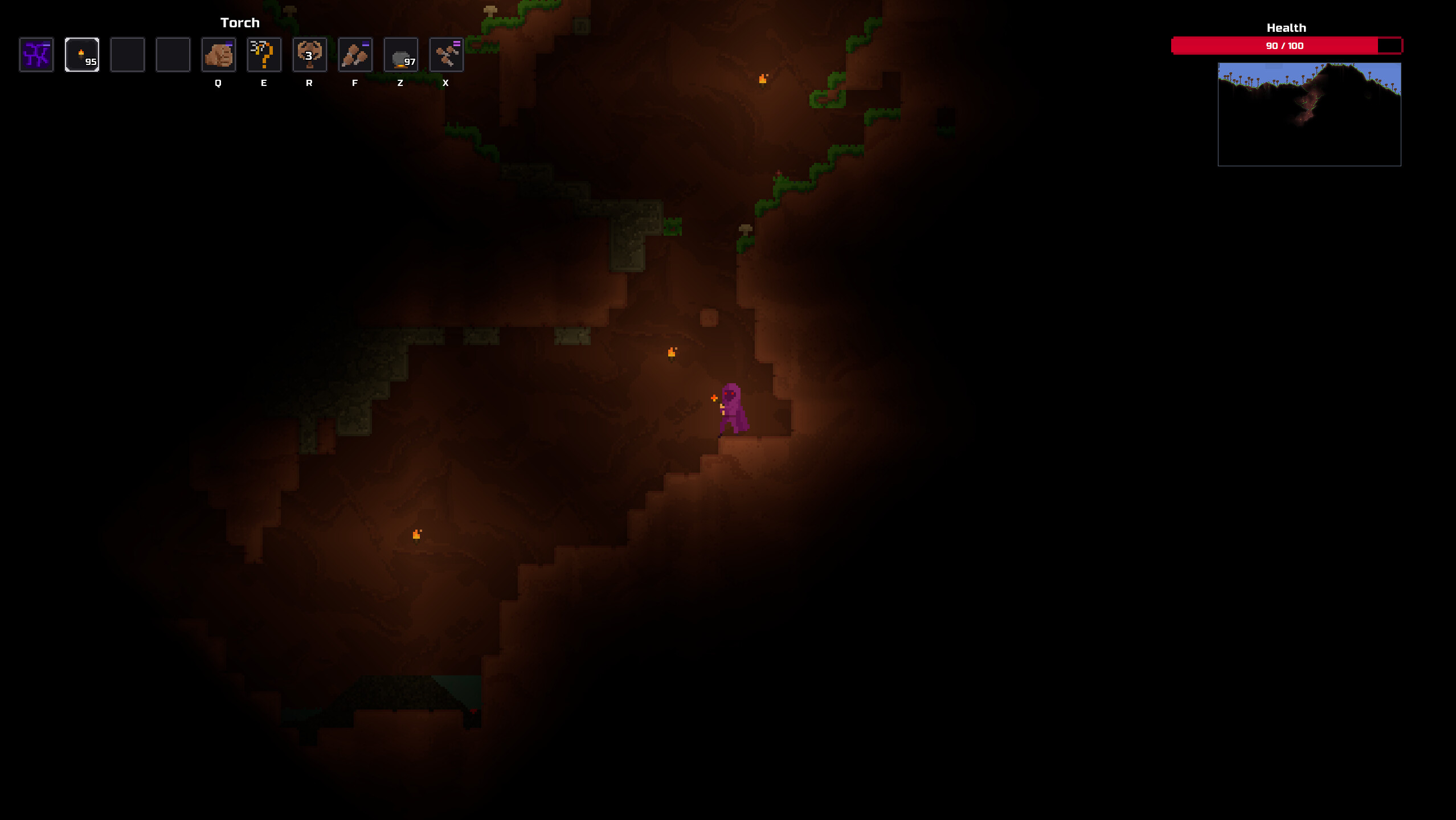Select the purple rune item slot
Viewport: 1456px width, 820px height.
pos(36,55)
